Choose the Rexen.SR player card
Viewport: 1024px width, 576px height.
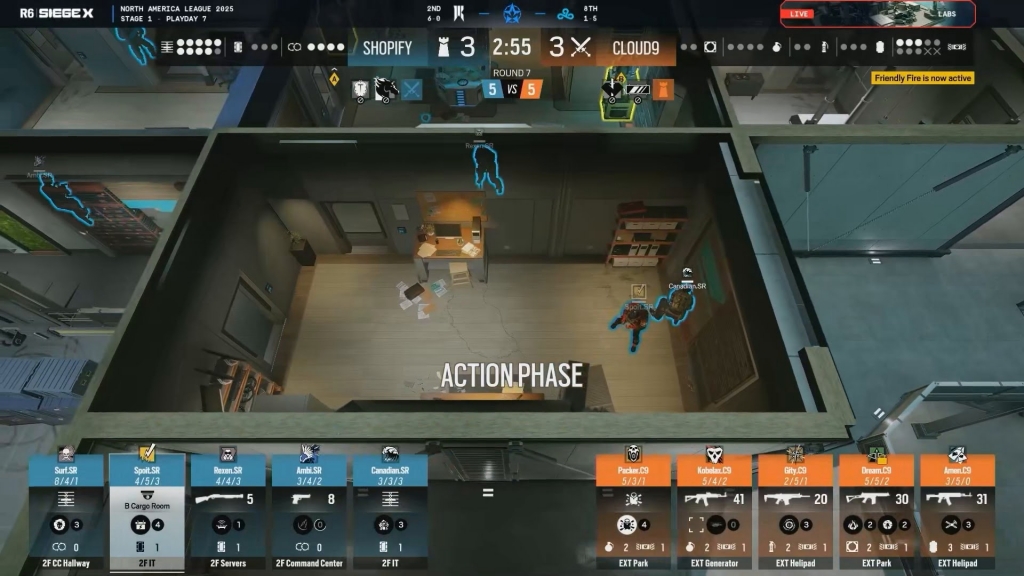(228, 512)
